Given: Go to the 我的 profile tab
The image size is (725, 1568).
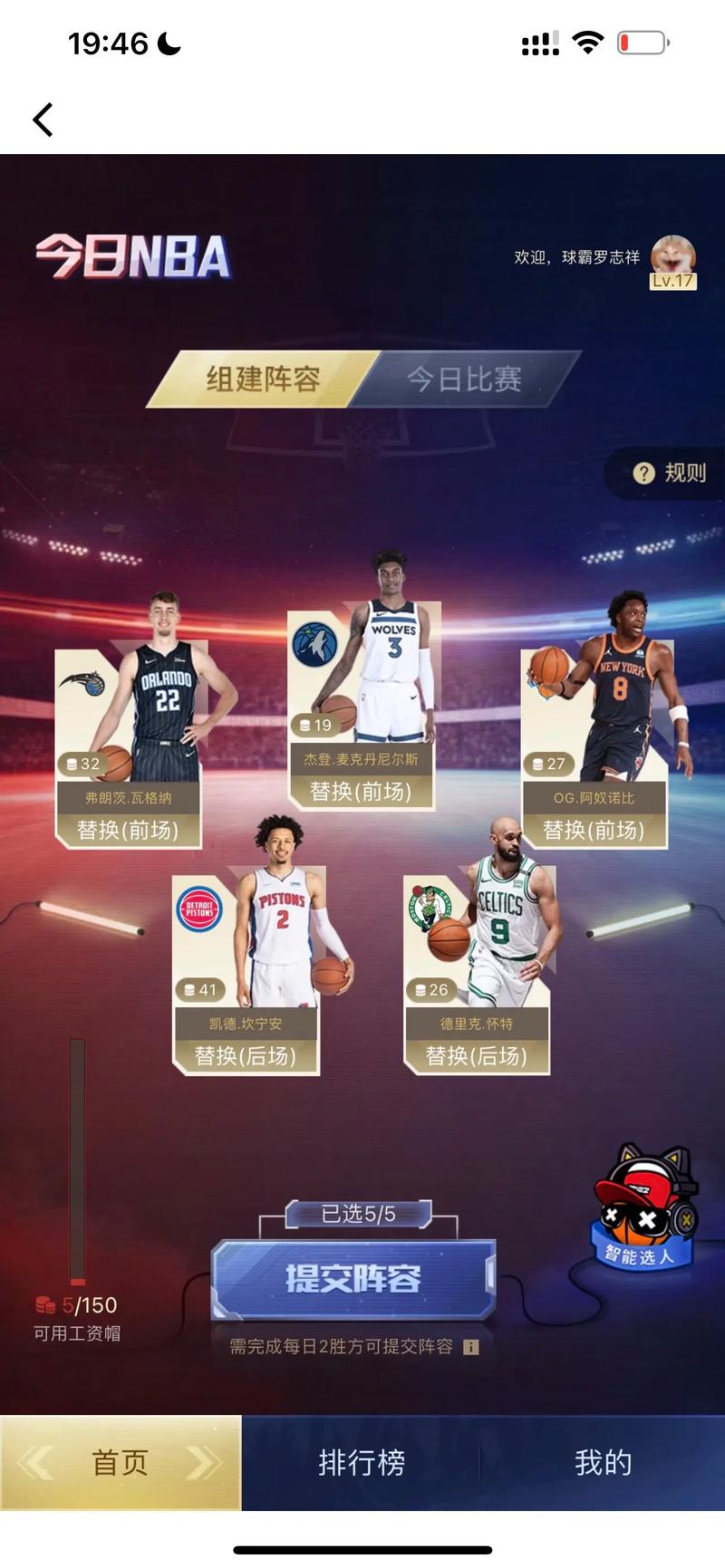Looking at the screenshot, I should click(x=603, y=1463).
